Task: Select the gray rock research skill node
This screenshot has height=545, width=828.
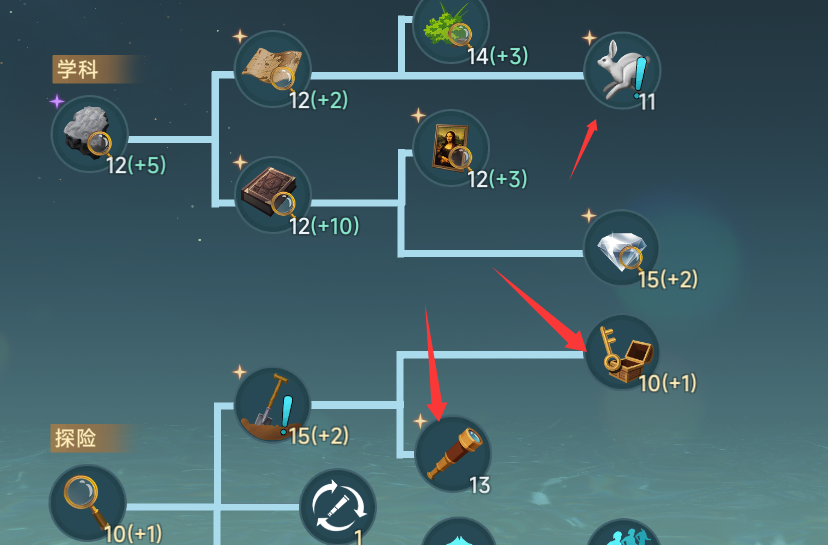Action: [x=89, y=134]
